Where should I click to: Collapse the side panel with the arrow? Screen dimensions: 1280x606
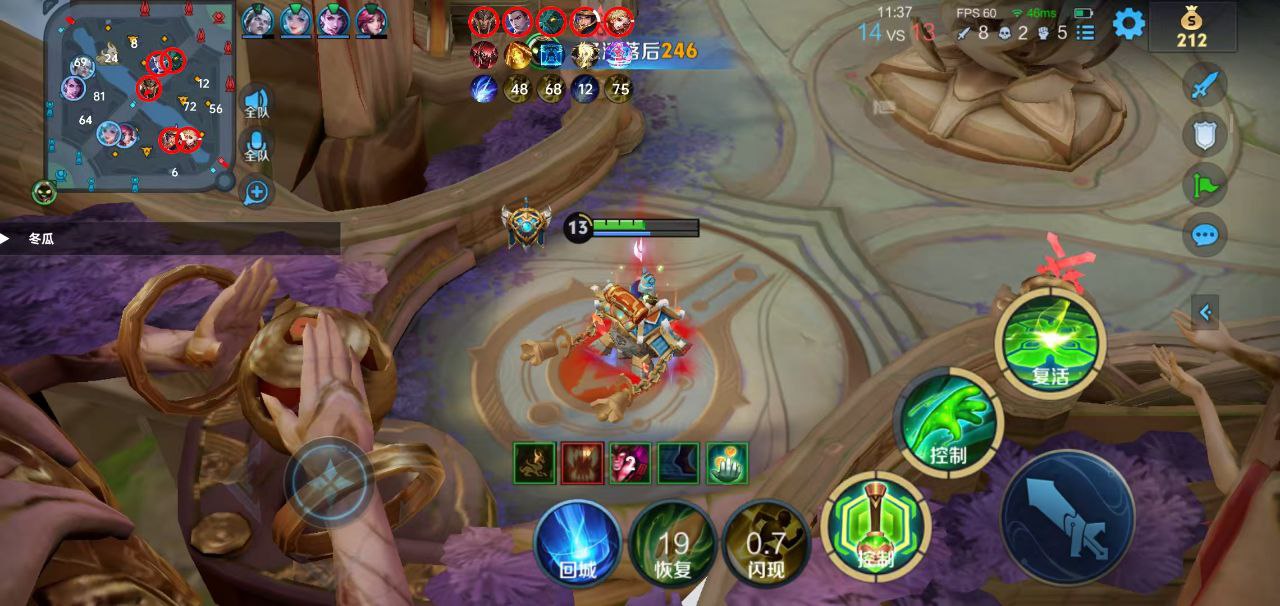pyautogui.click(x=1205, y=313)
